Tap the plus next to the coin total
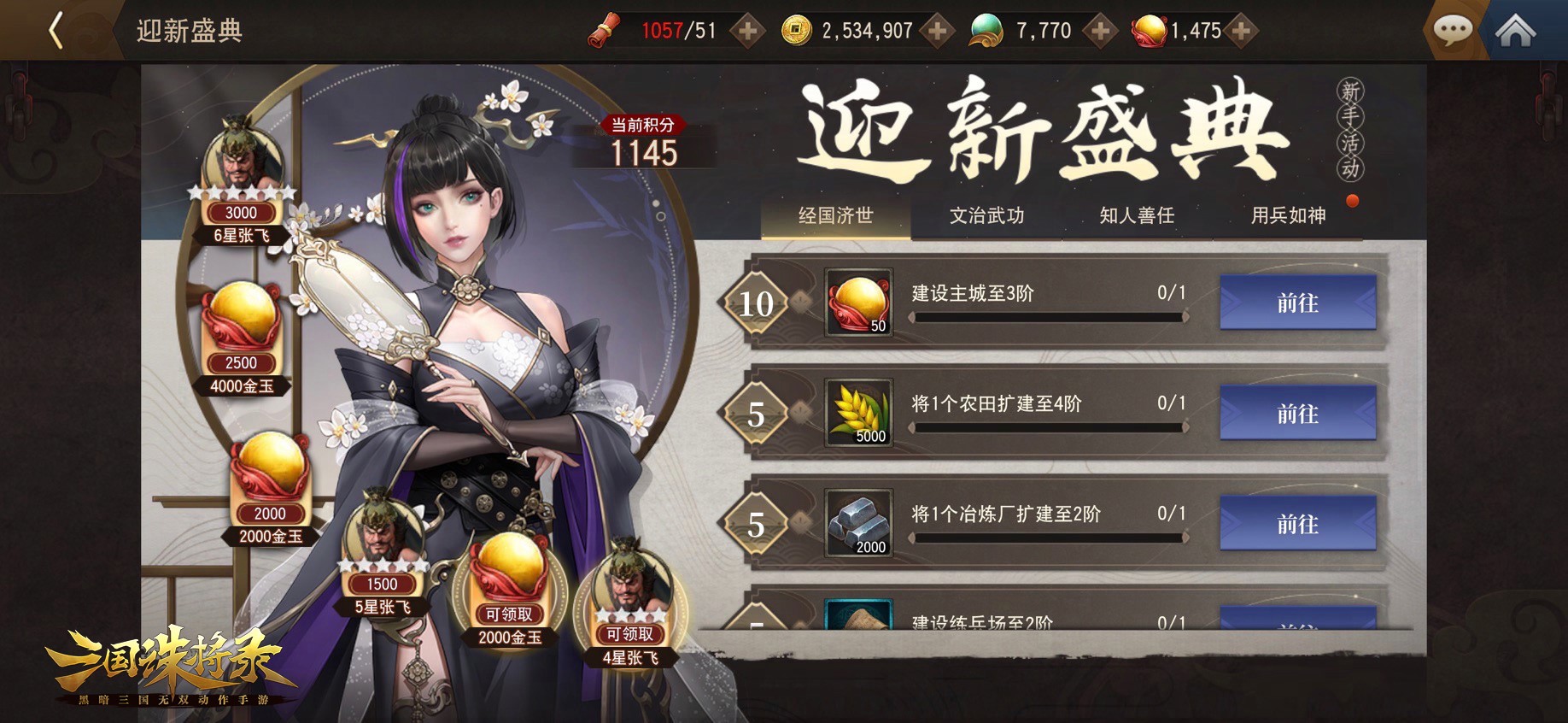 (x=937, y=30)
